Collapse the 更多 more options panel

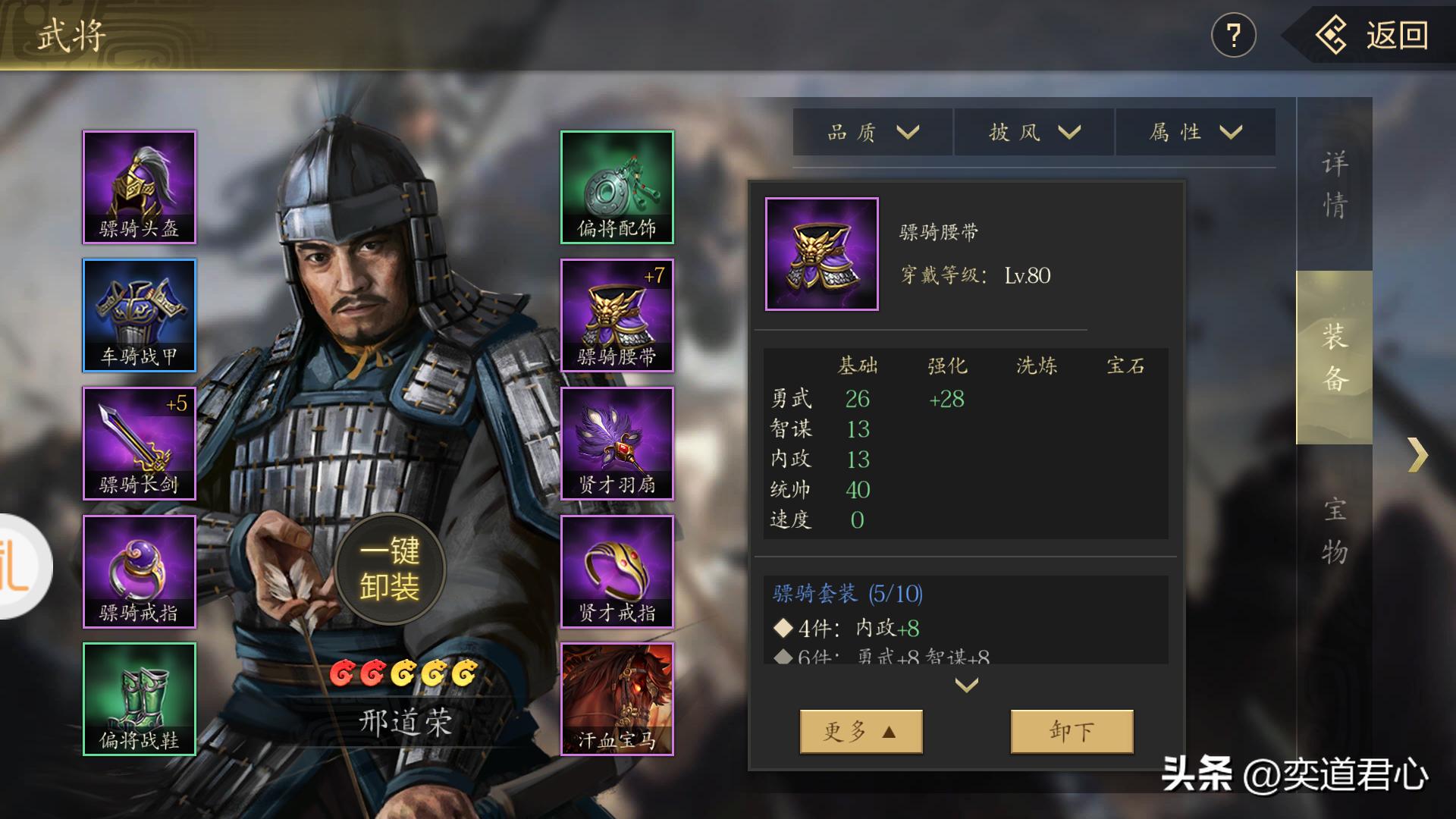pos(861,730)
